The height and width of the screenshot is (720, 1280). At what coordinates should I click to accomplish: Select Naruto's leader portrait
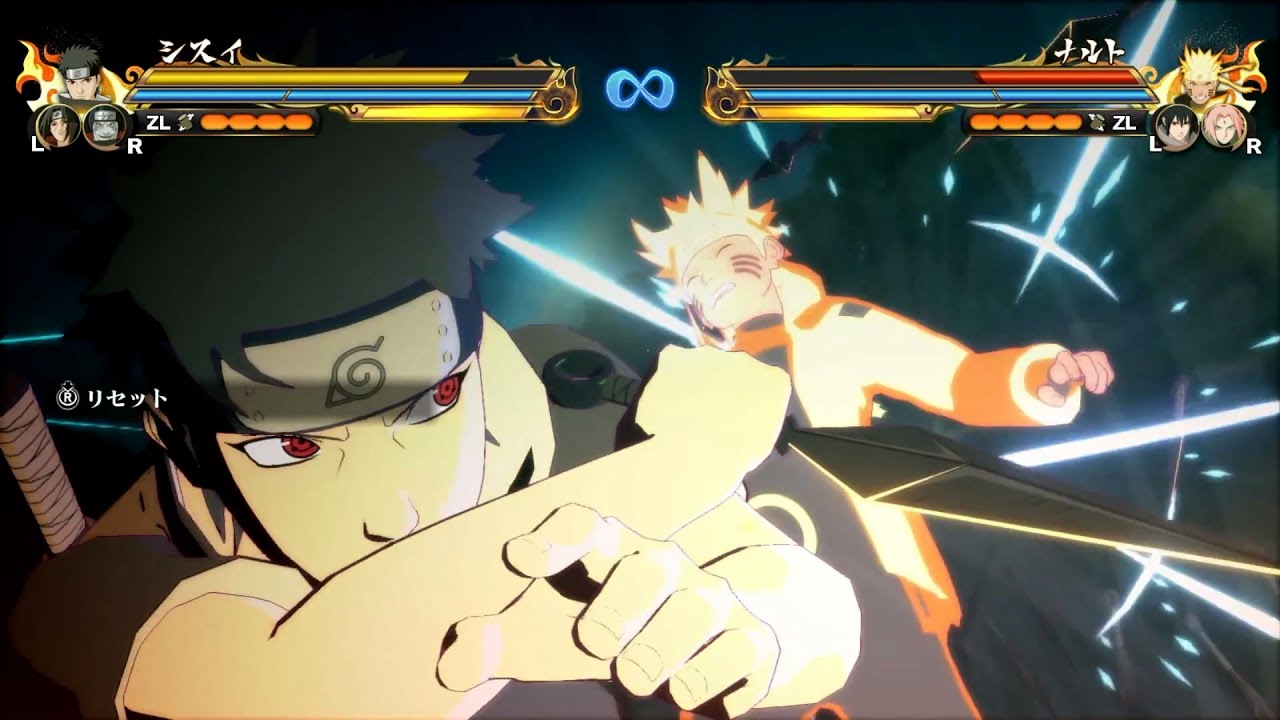(x=1199, y=70)
